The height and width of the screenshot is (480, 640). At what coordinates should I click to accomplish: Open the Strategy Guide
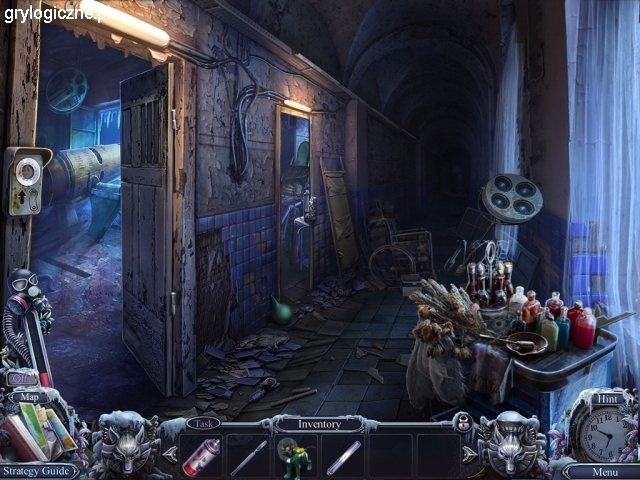[x=40, y=471]
